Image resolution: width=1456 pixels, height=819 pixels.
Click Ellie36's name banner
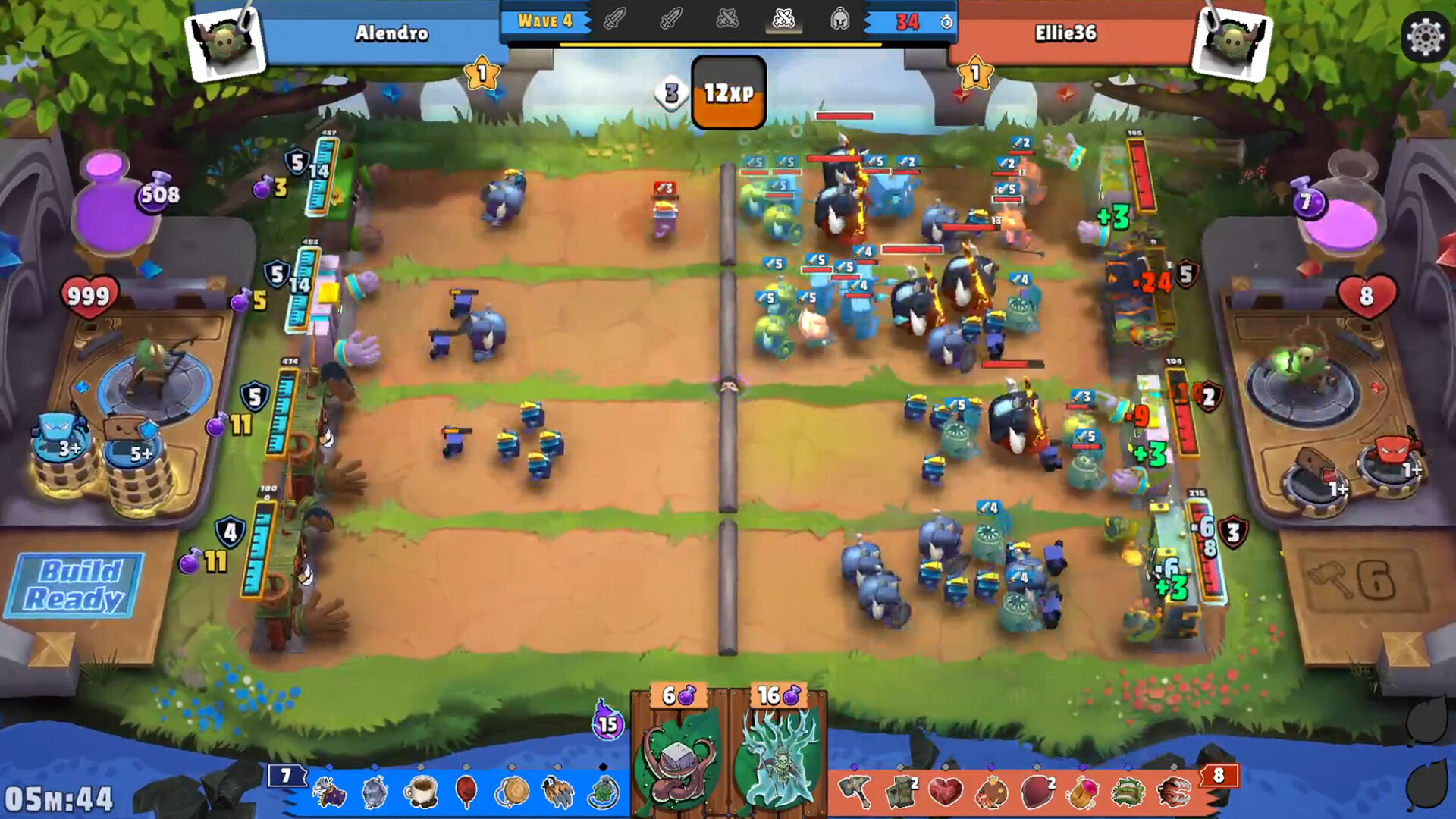click(x=1066, y=34)
